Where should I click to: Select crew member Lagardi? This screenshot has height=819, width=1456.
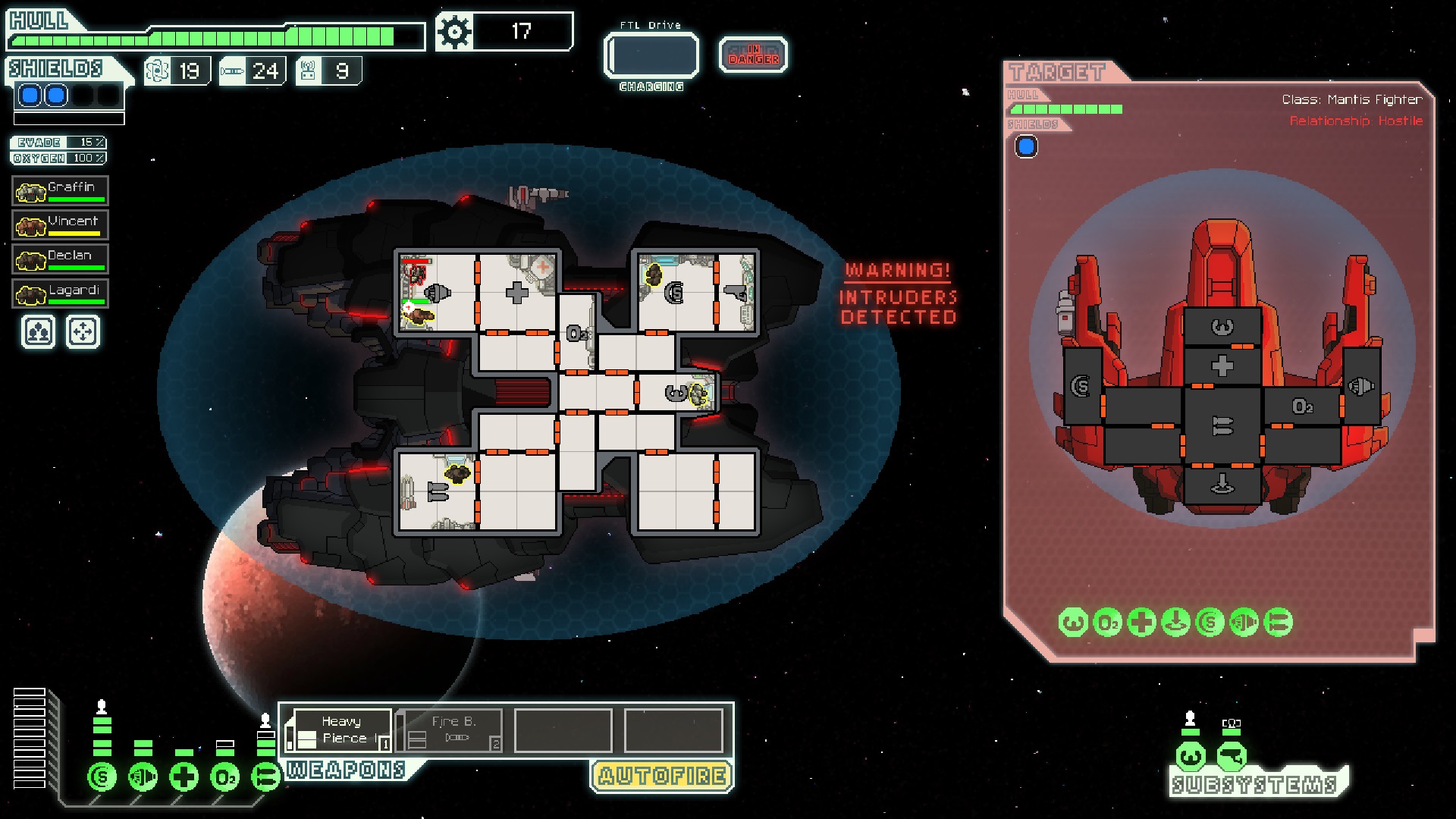coord(60,293)
